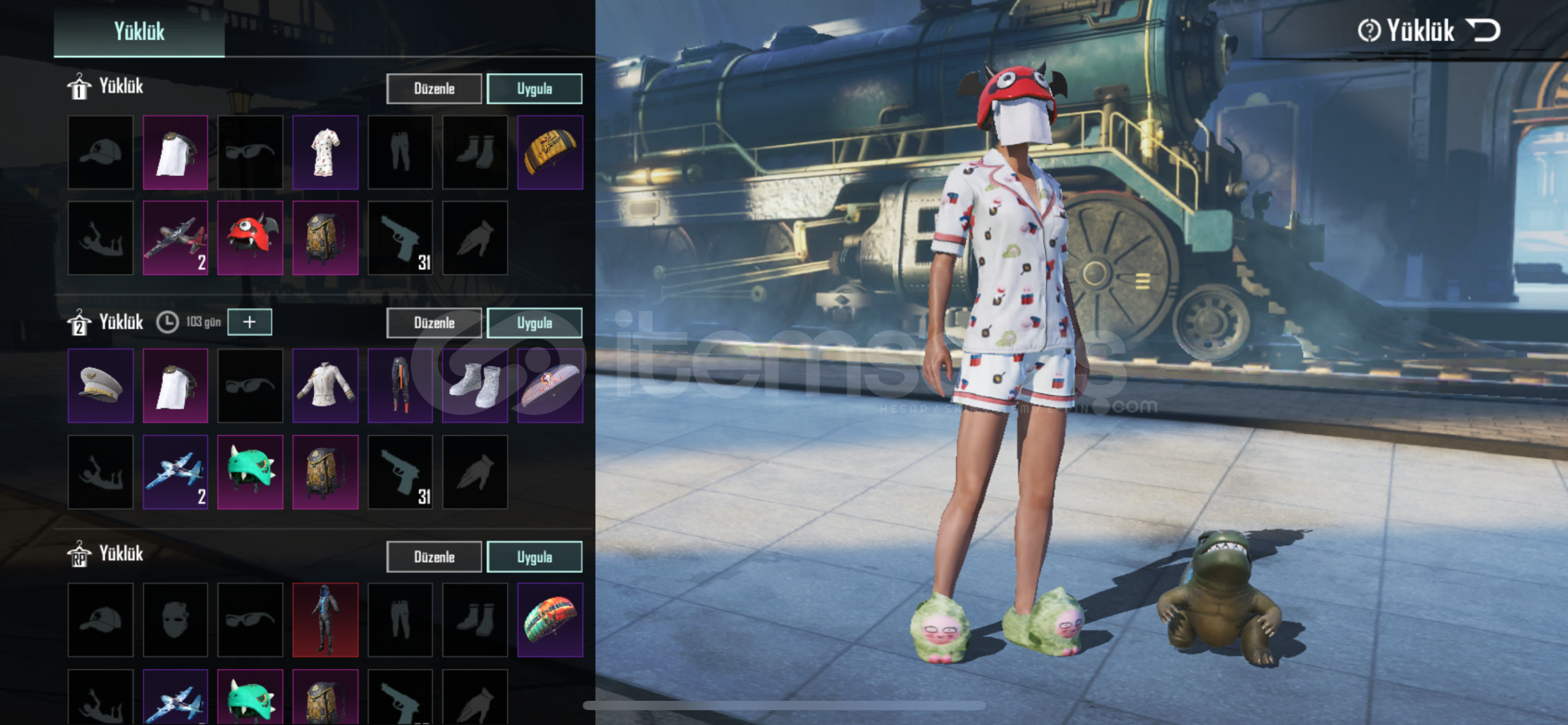
Task: Choose the red devil helmet slot
Action: [x=250, y=238]
